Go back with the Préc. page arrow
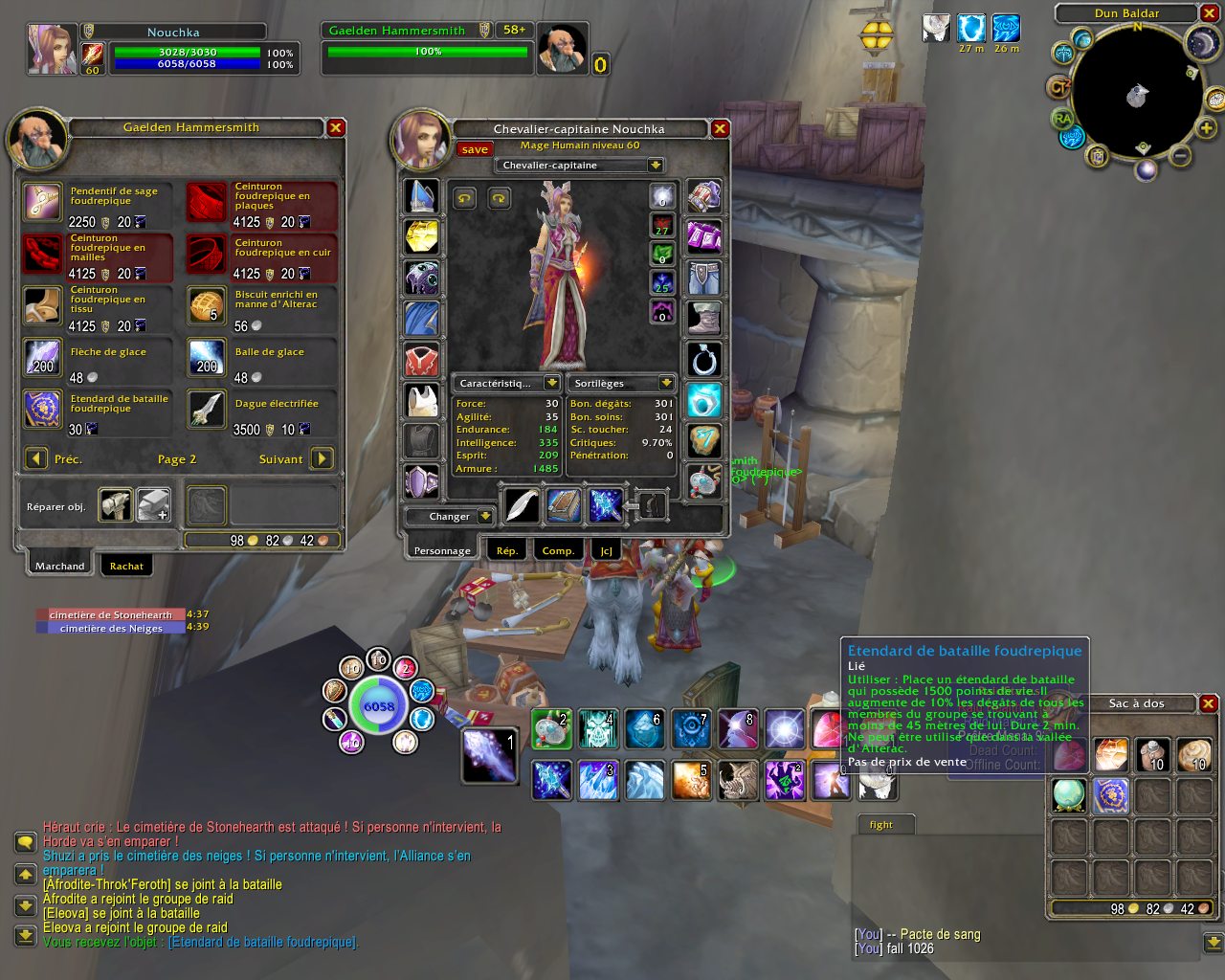 pos(36,459)
